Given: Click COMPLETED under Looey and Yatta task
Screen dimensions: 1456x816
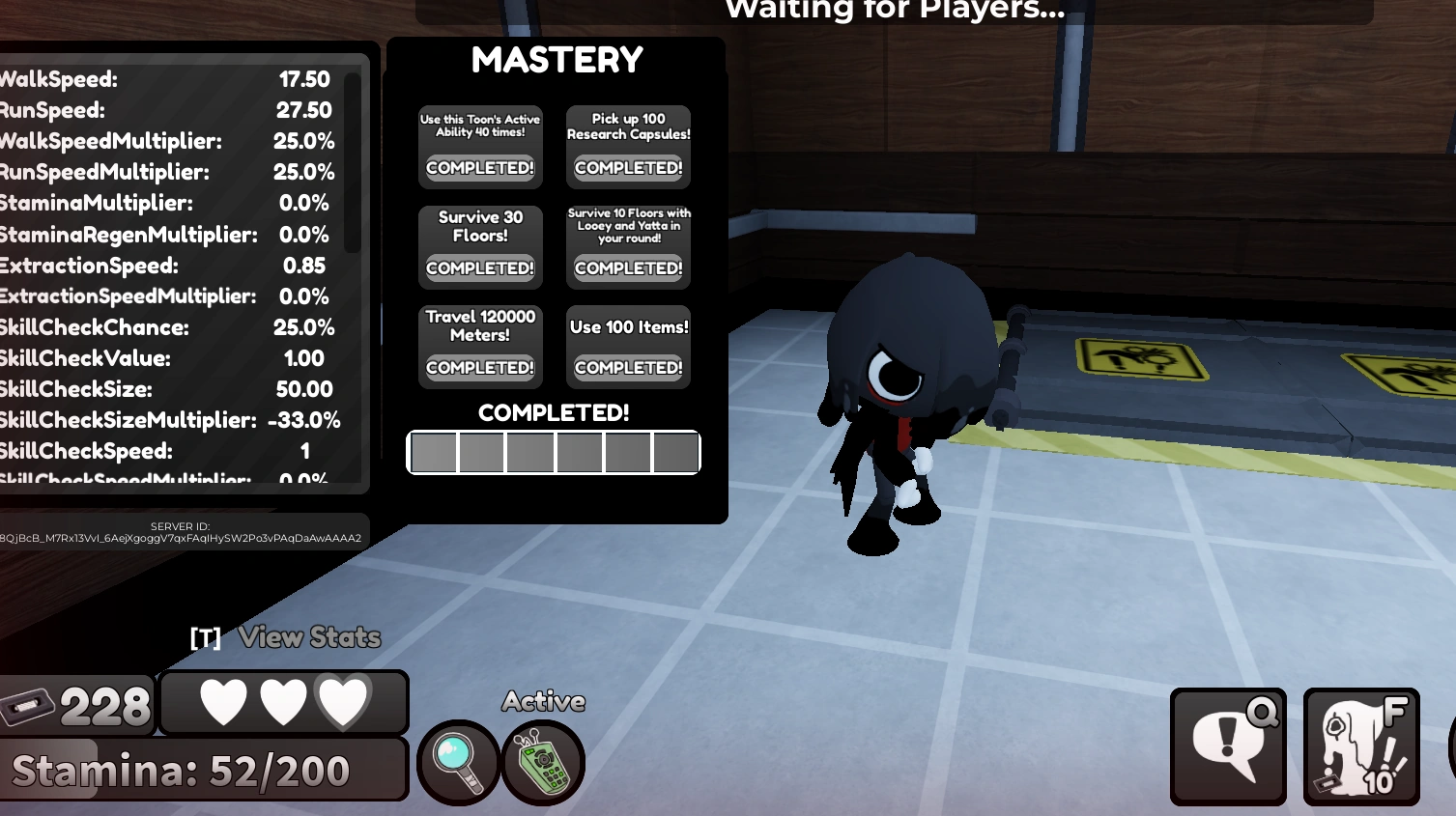Looking at the screenshot, I should (628, 267).
